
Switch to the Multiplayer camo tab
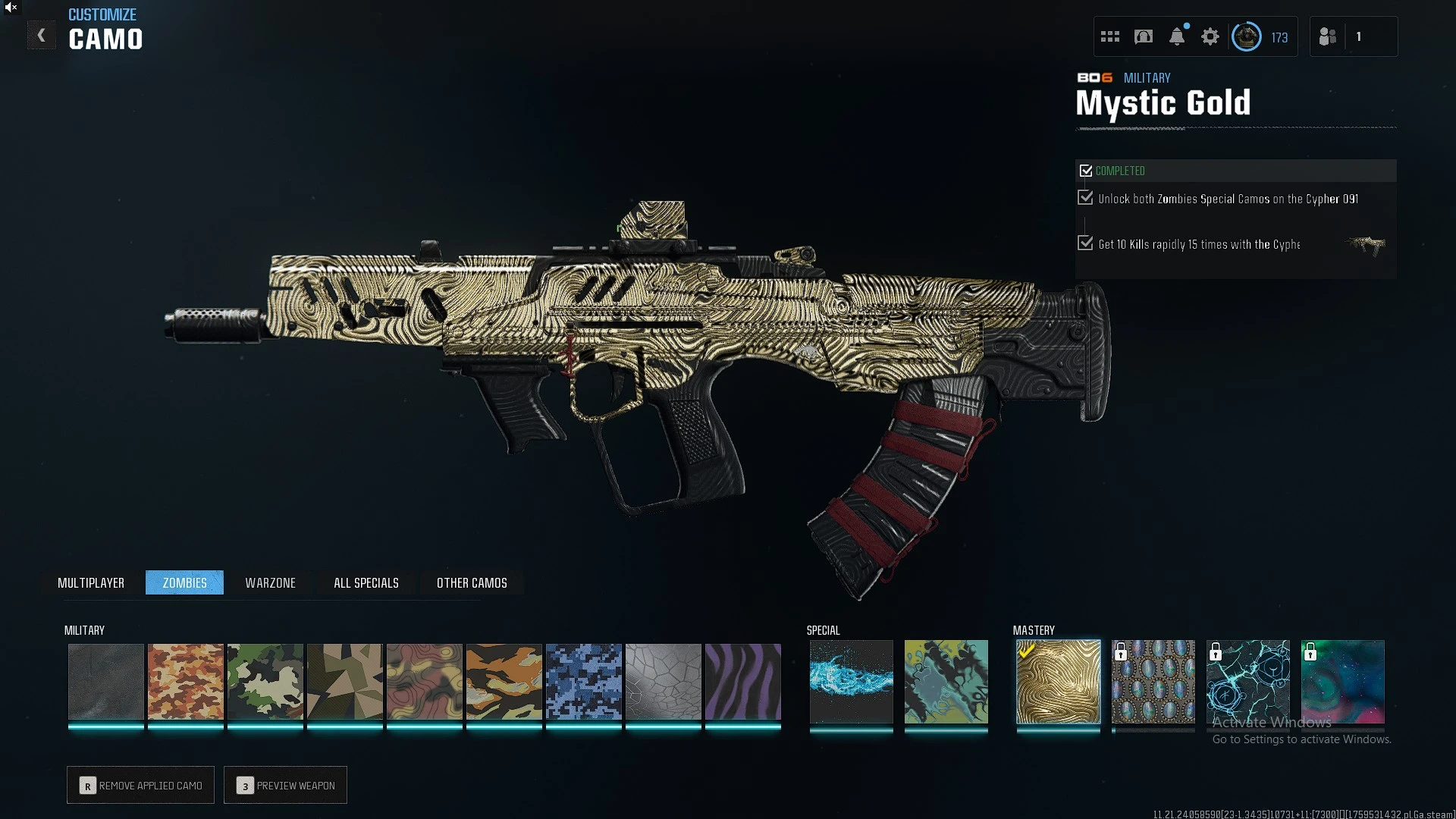91,582
